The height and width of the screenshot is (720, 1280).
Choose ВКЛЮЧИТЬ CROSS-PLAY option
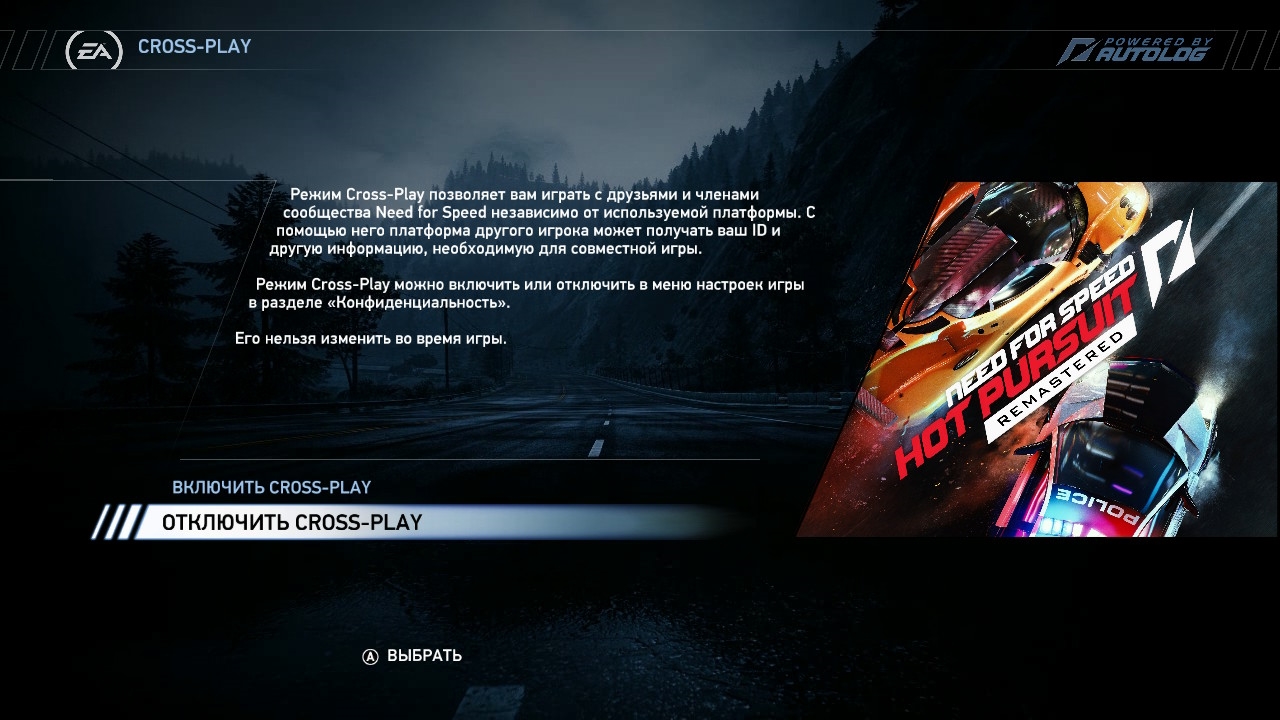pyautogui.click(x=271, y=488)
